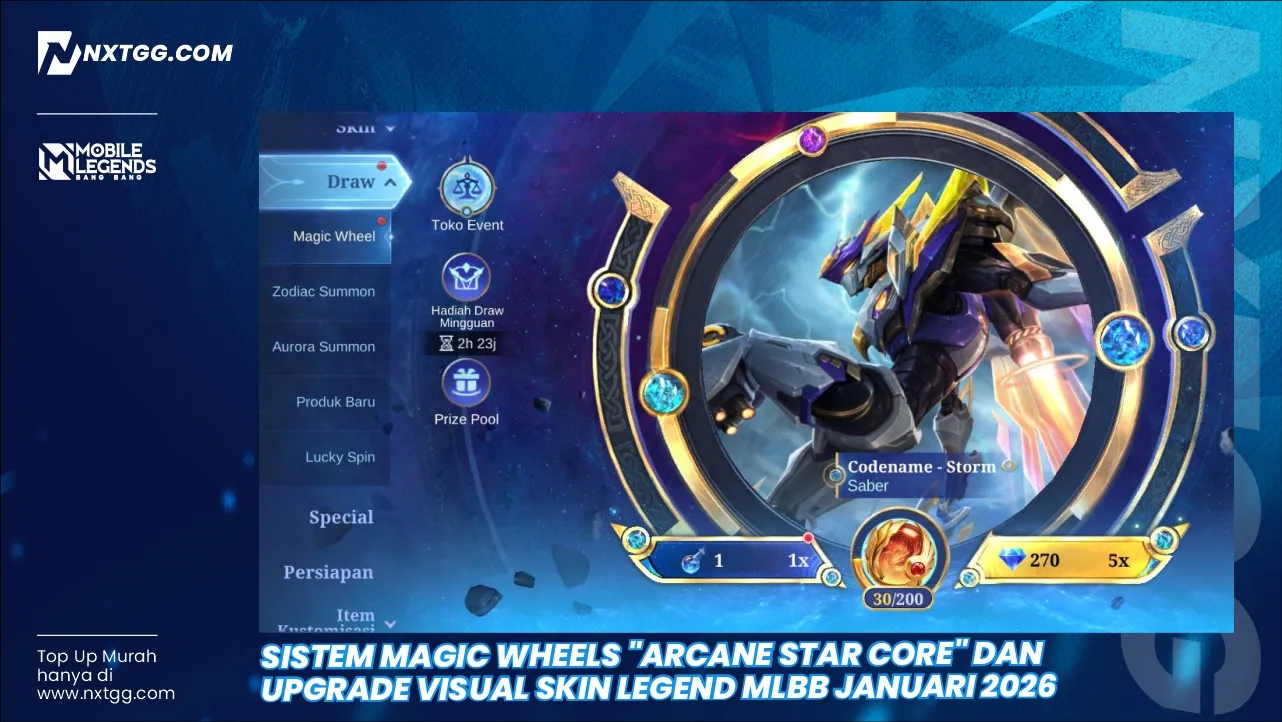This screenshot has width=1282, height=722.
Task: Click the diamond icon on the 5x banner
Action: (1012, 560)
